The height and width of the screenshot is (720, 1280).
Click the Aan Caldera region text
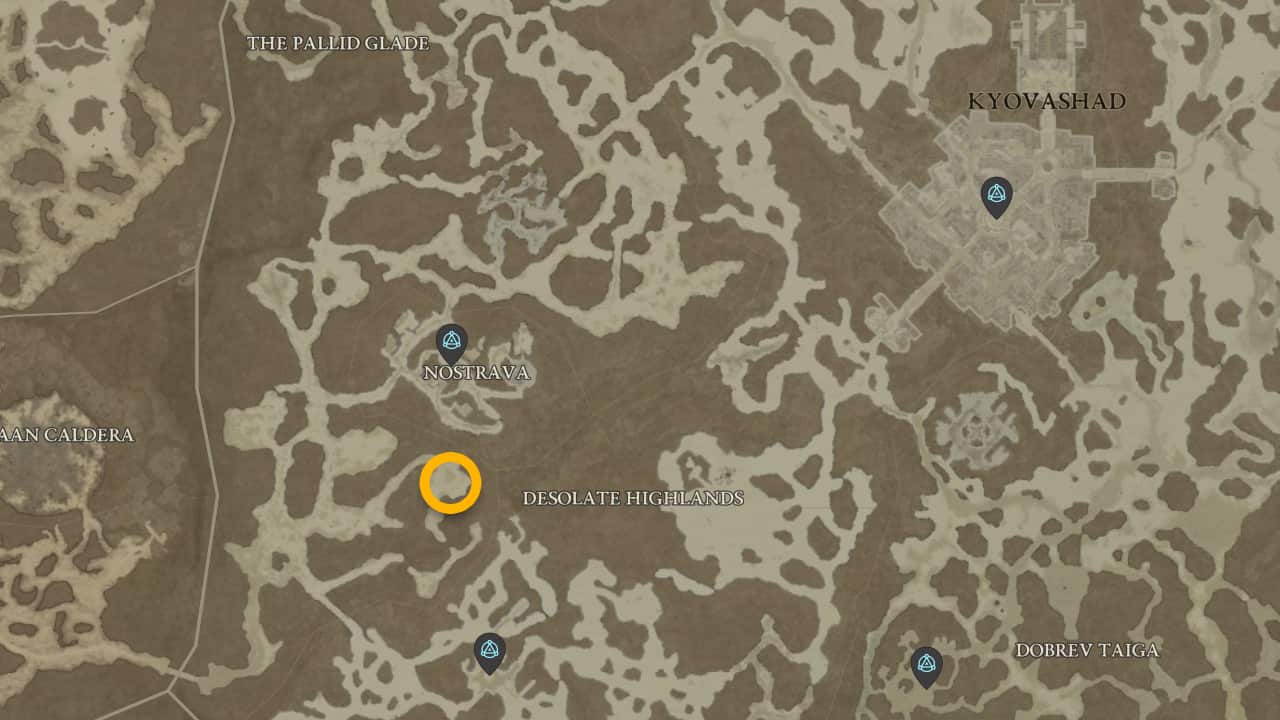click(68, 435)
